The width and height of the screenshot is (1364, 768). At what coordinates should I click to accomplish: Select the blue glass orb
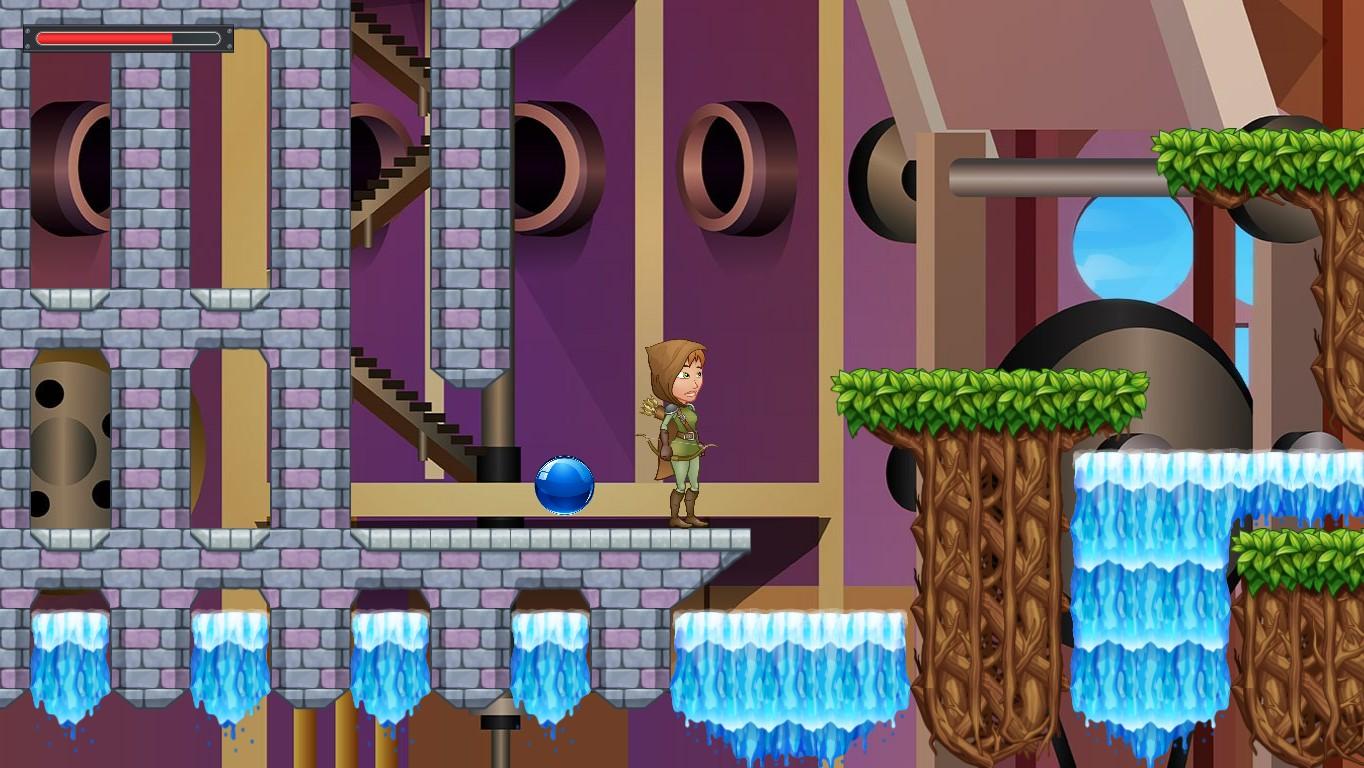pyautogui.click(x=563, y=487)
